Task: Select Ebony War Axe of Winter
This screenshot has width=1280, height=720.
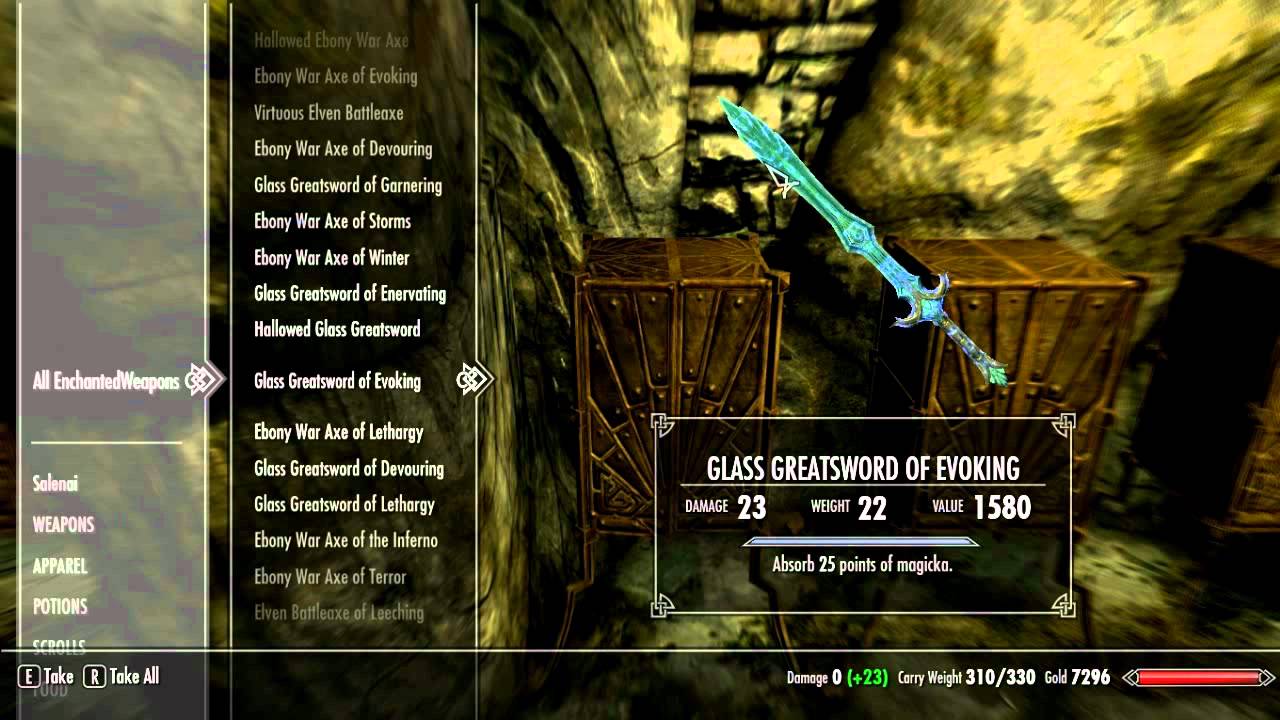Action: [331, 258]
